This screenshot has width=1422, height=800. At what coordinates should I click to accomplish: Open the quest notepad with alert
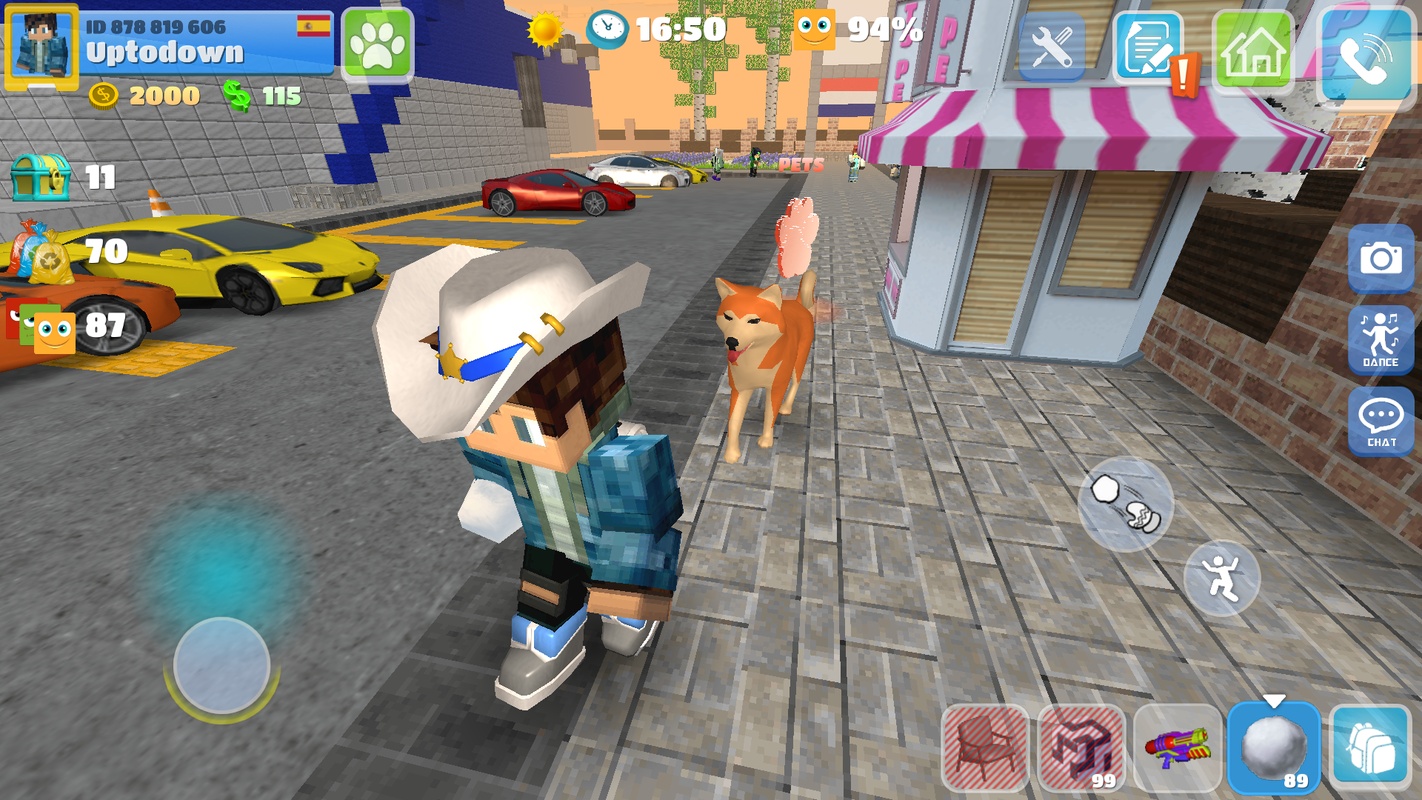coord(1147,46)
